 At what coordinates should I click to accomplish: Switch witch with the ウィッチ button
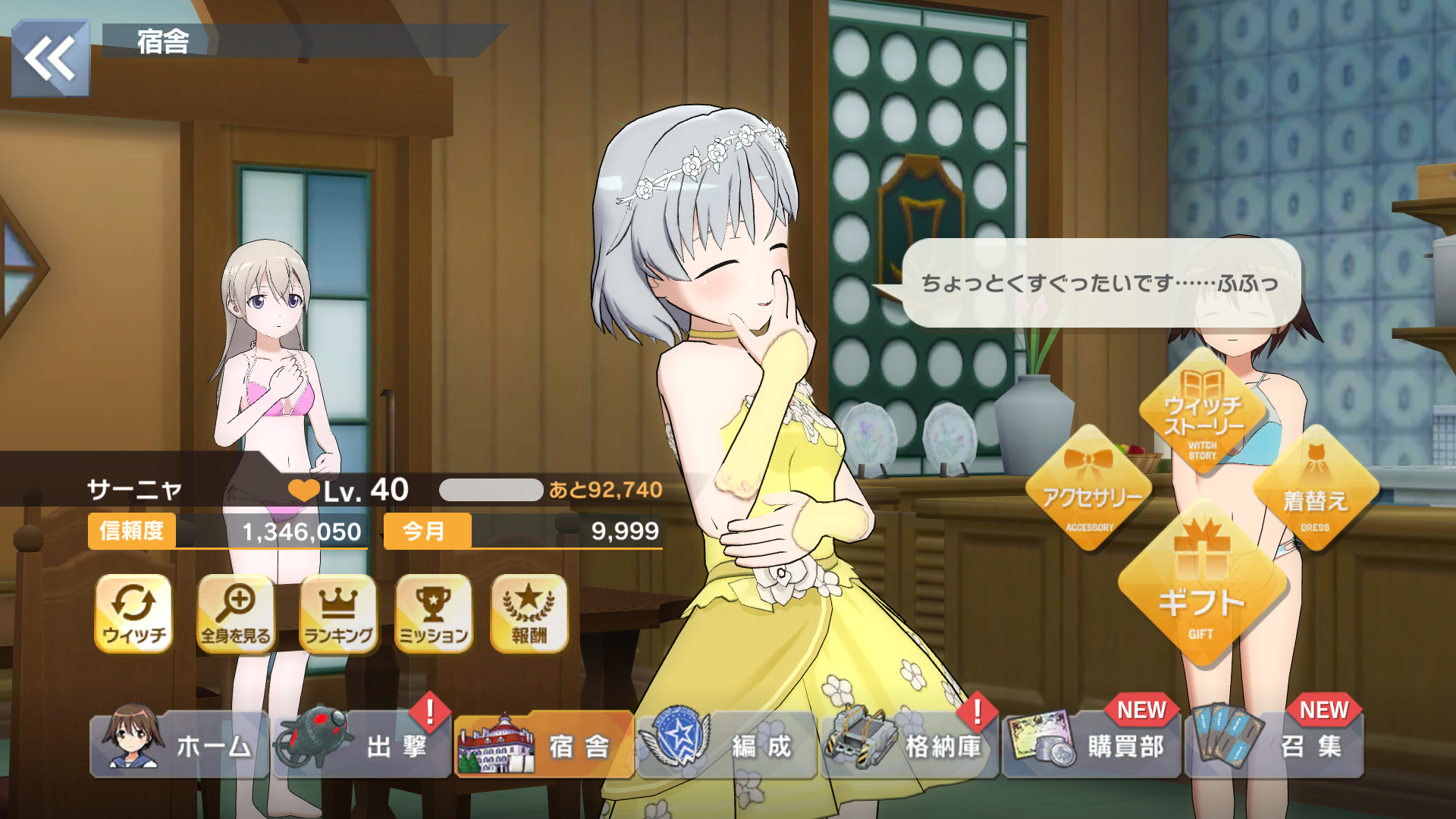[x=134, y=613]
